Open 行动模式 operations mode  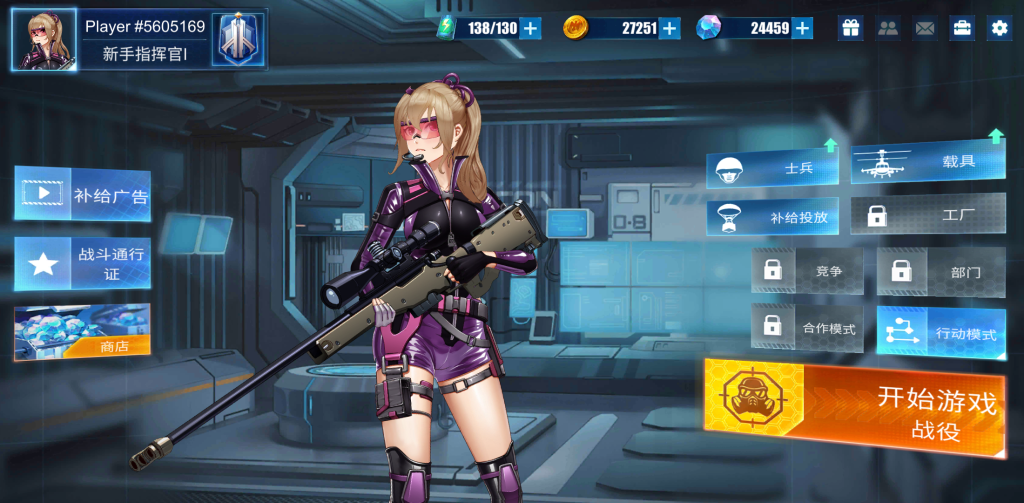[x=941, y=332]
